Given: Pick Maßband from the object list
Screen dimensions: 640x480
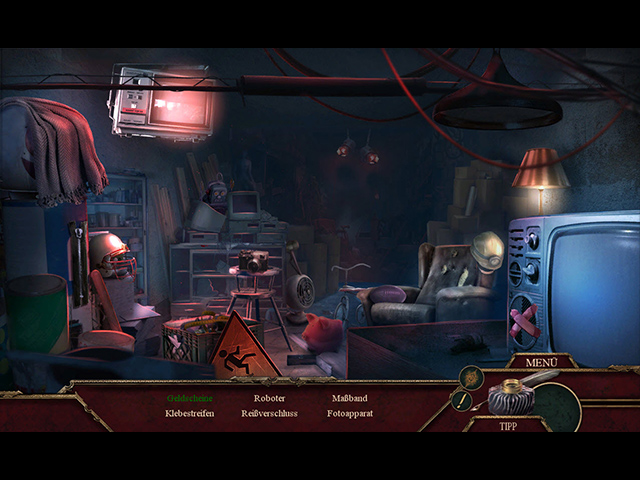Looking at the screenshot, I should [x=349, y=398].
